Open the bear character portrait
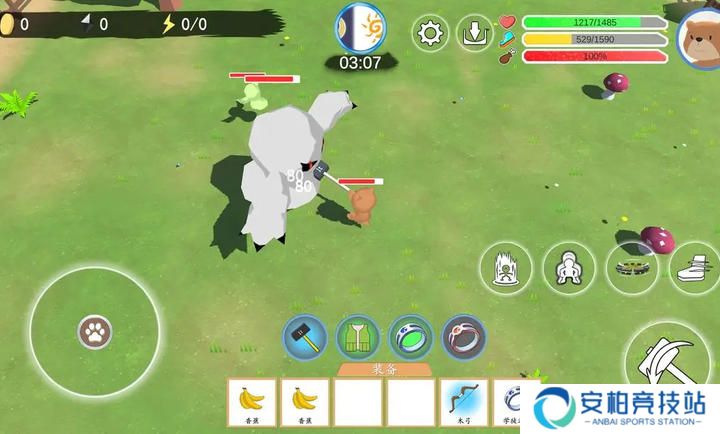720x434 pixels. pyautogui.click(x=699, y=37)
